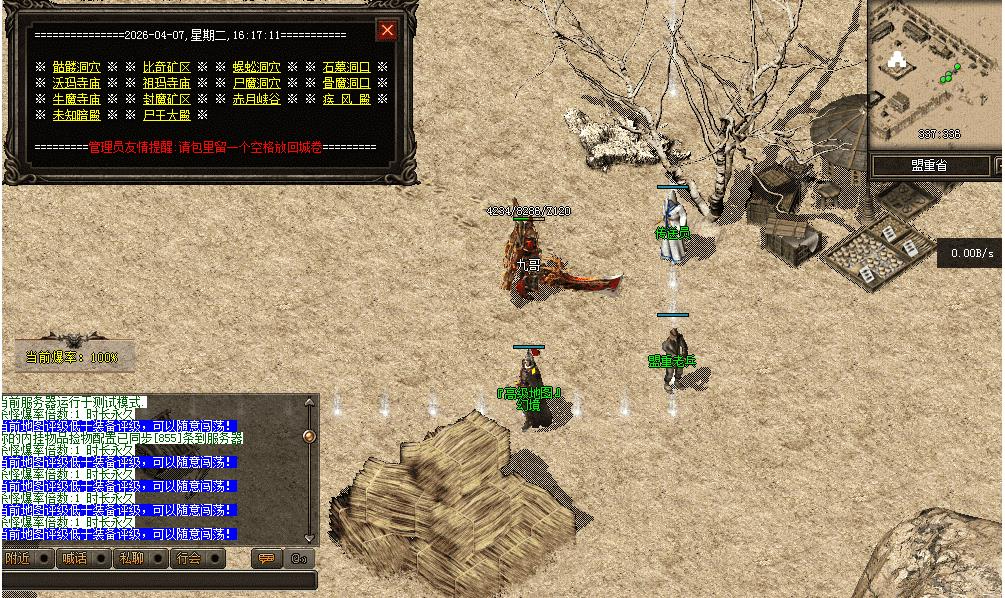Close the teleport destination panel
Viewport: 1005px width, 598px height.
(387, 30)
